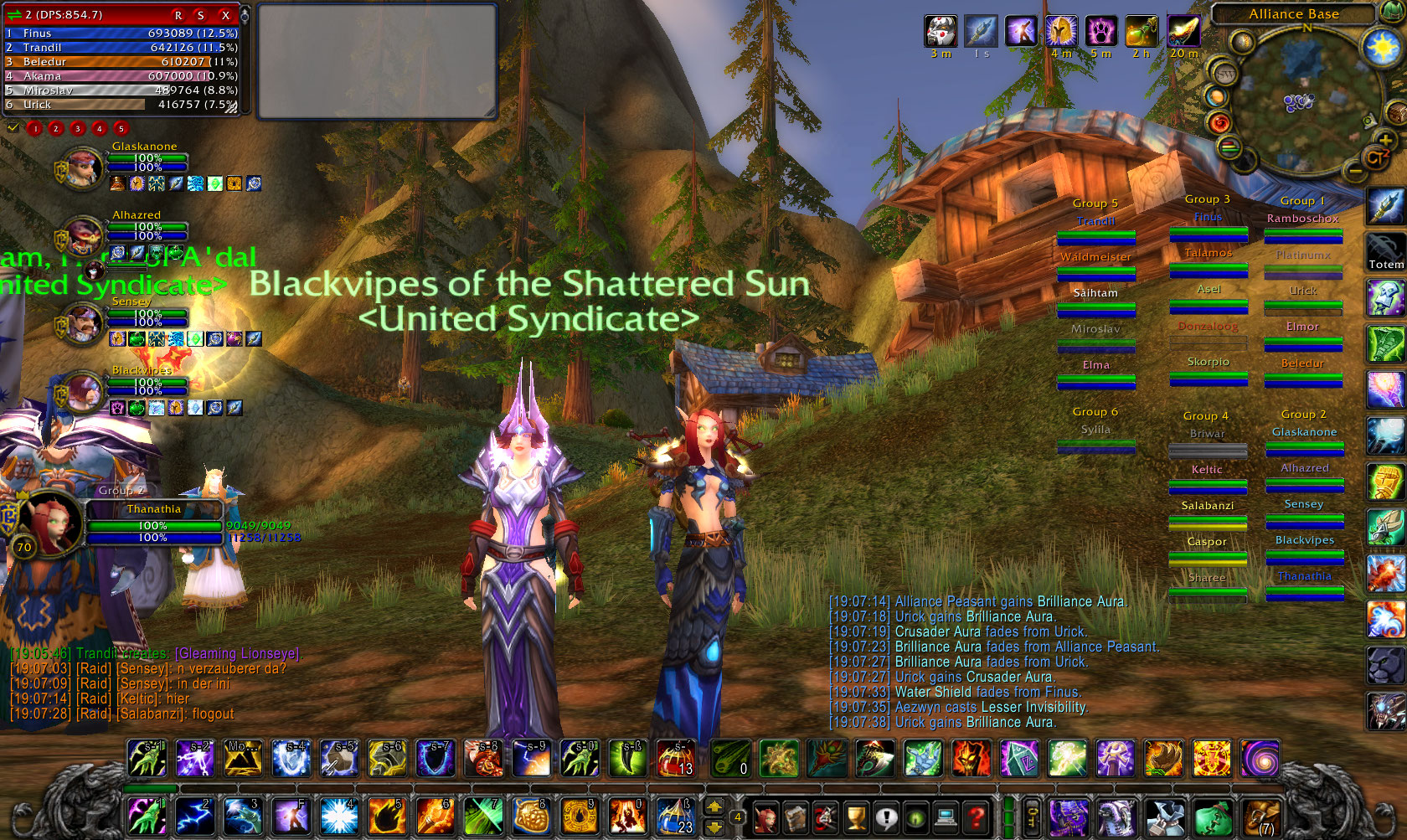This screenshot has height=840, width=1407.
Task: Close the damage meter window
Action: pyautogui.click(x=225, y=15)
